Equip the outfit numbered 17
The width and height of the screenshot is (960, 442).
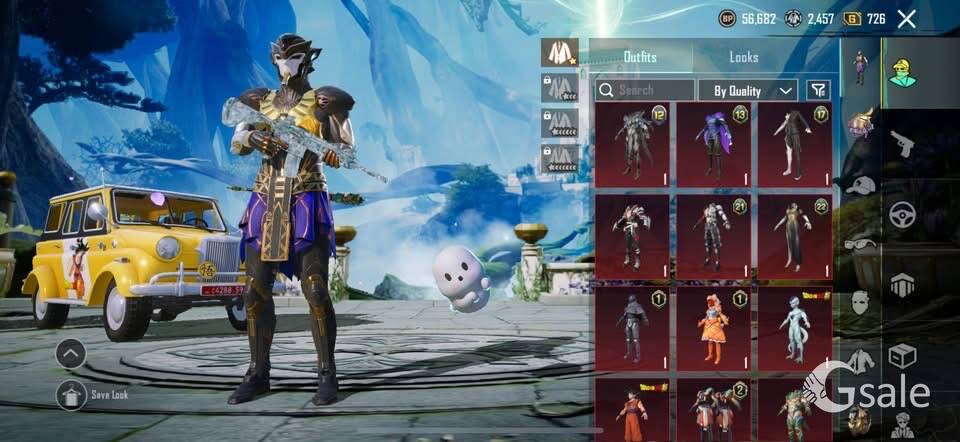(794, 144)
